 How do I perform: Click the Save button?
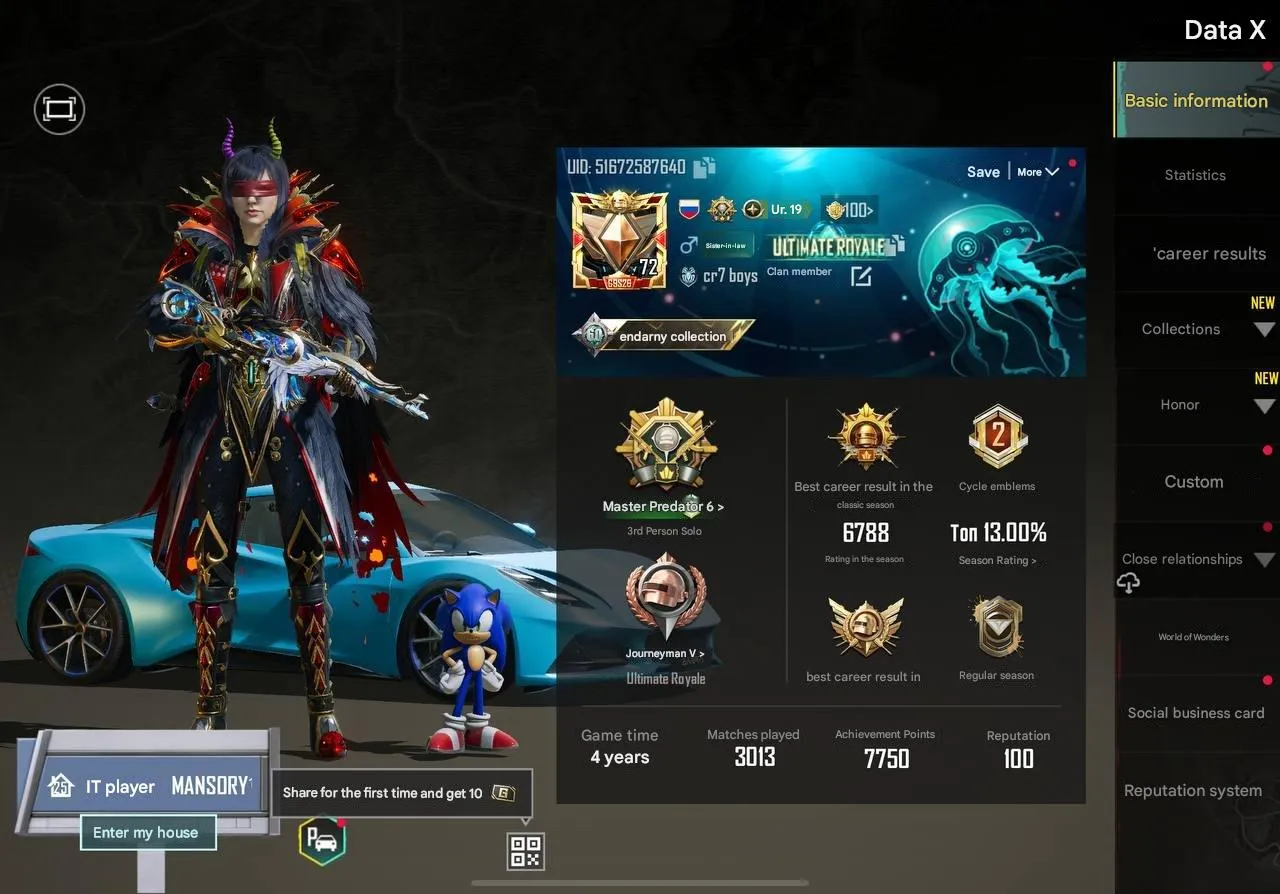coord(983,172)
